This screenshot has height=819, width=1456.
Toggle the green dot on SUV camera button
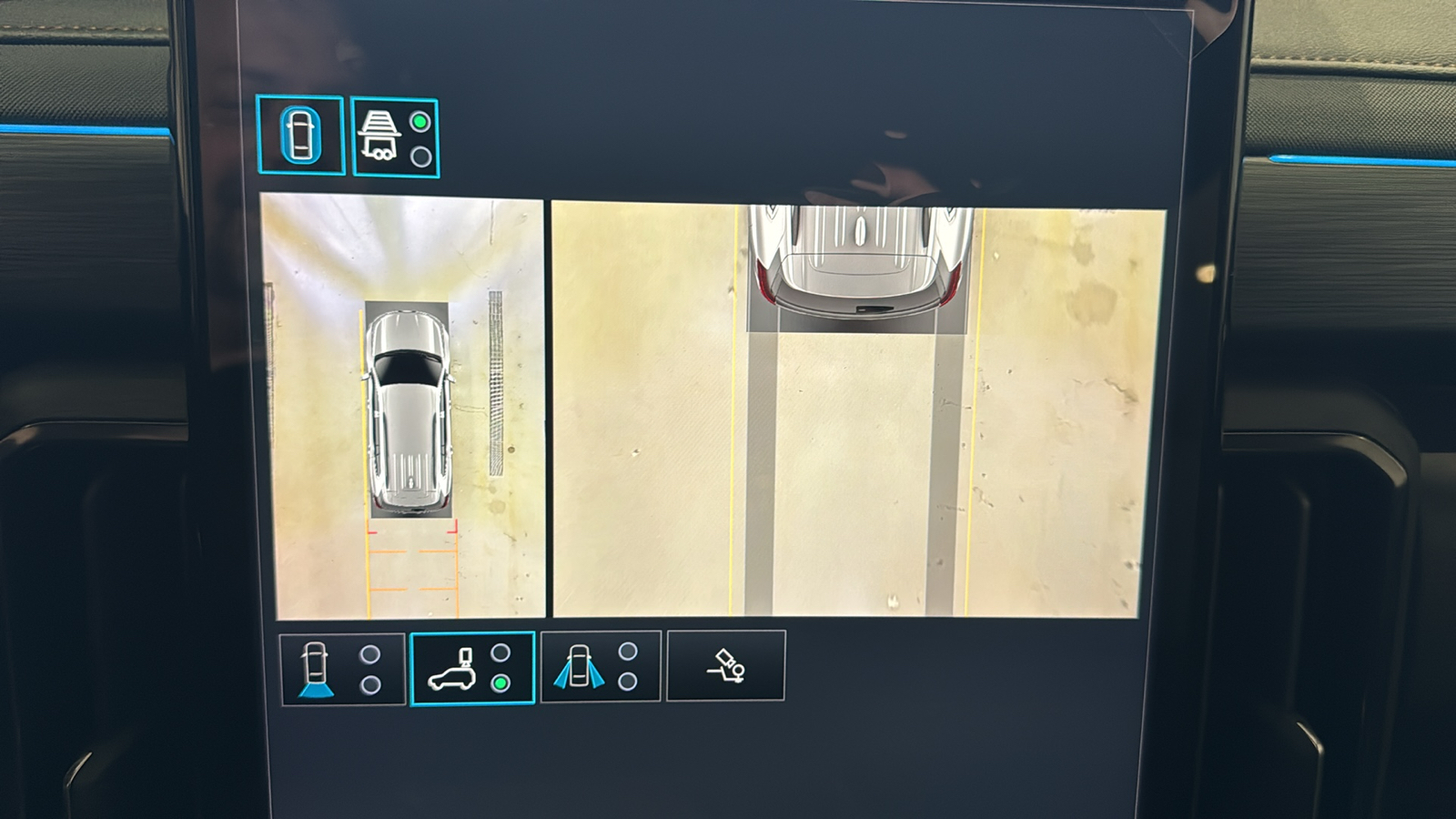tap(498, 681)
